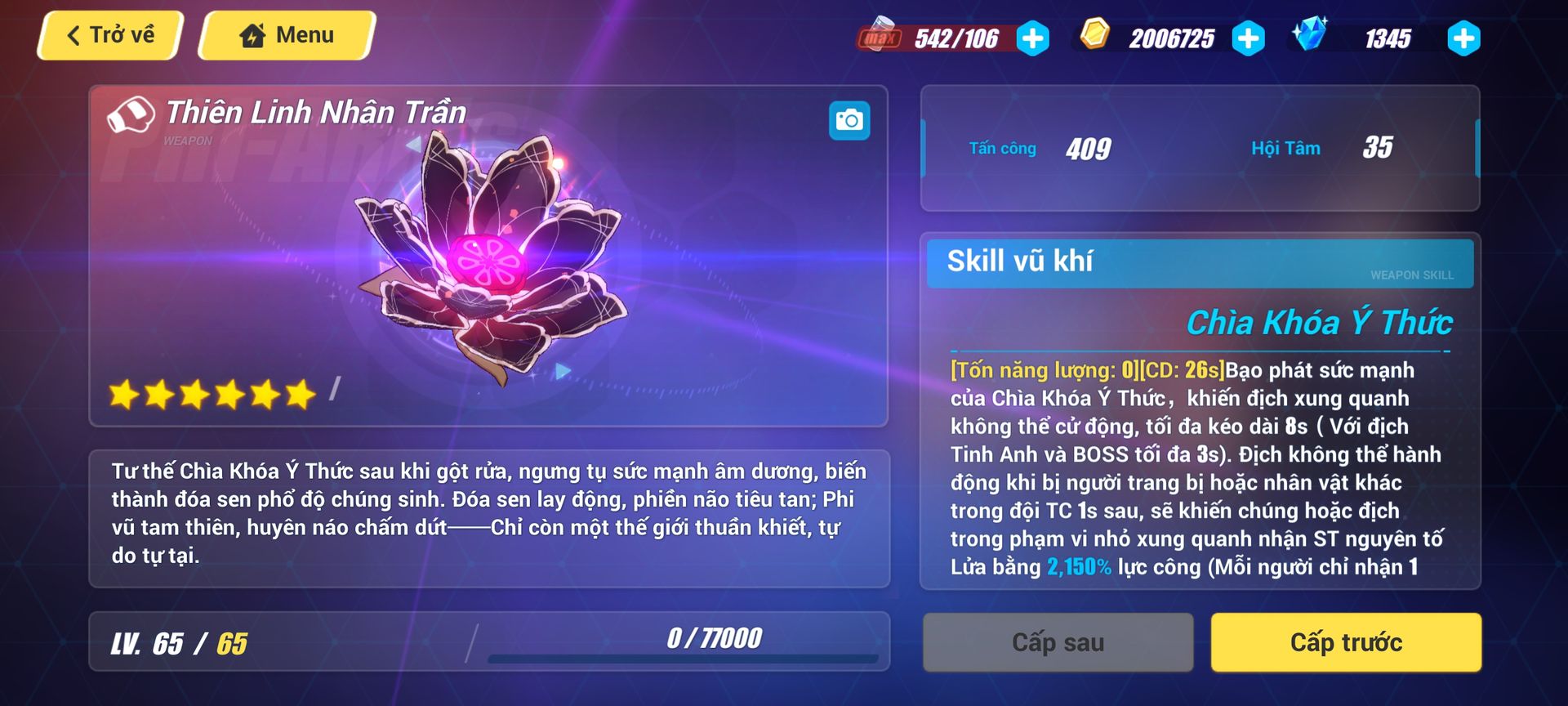Click the Cấp sau button
1568x706 pixels.
coord(1058,643)
